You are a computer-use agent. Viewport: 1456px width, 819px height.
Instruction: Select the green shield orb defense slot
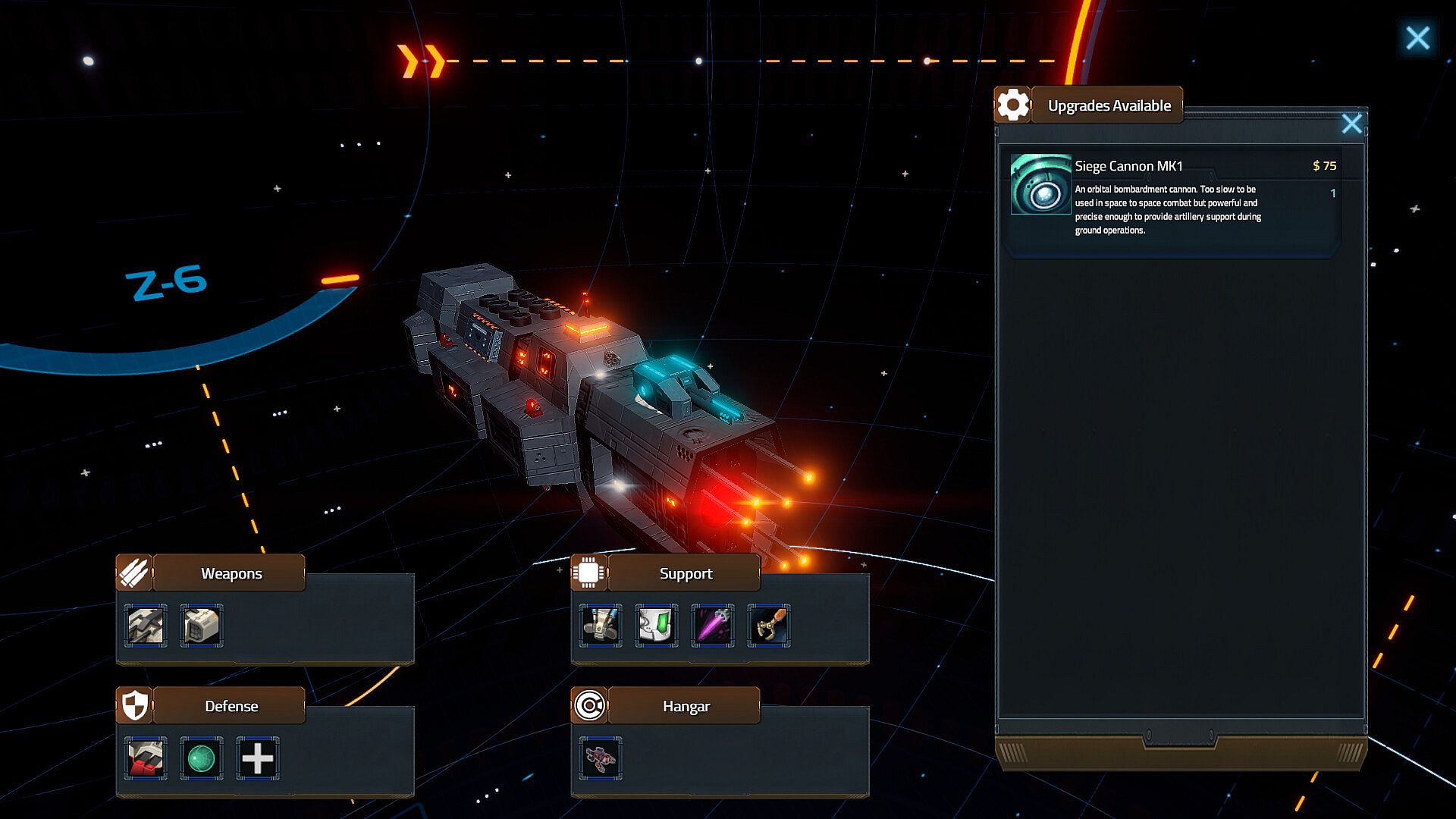(x=202, y=758)
